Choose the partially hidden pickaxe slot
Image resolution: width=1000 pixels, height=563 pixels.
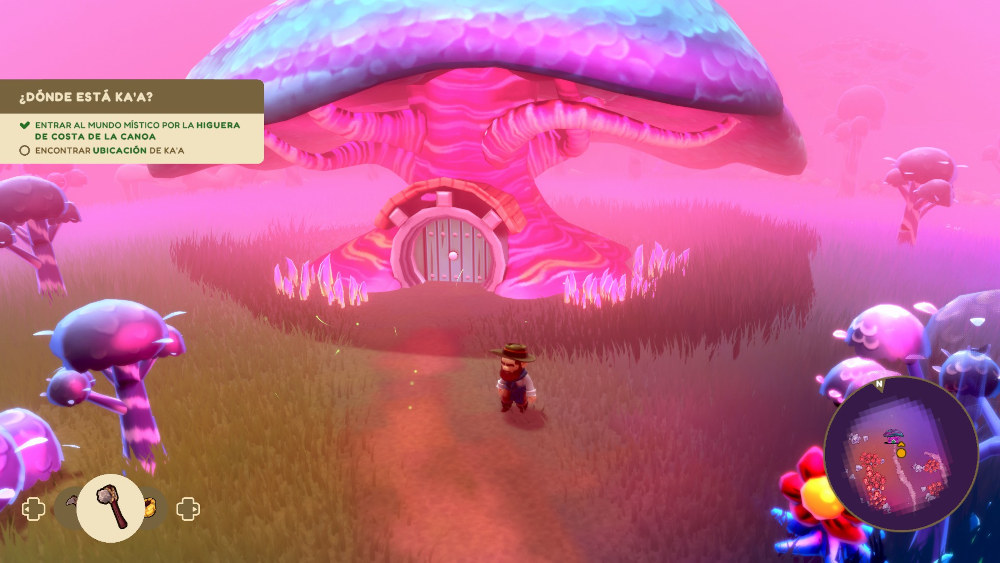point(70,503)
